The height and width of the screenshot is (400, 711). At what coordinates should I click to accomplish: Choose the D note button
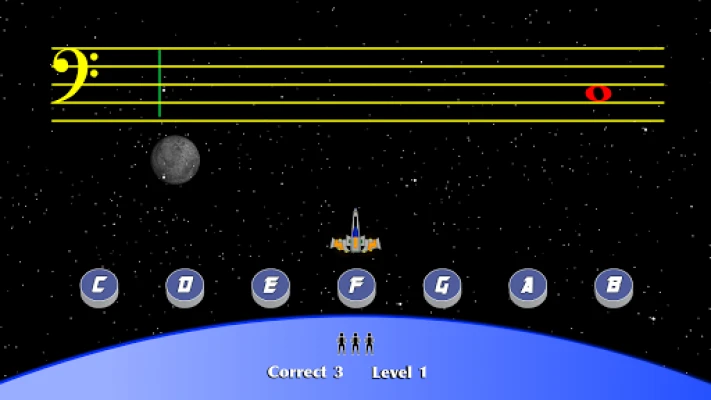pos(185,286)
